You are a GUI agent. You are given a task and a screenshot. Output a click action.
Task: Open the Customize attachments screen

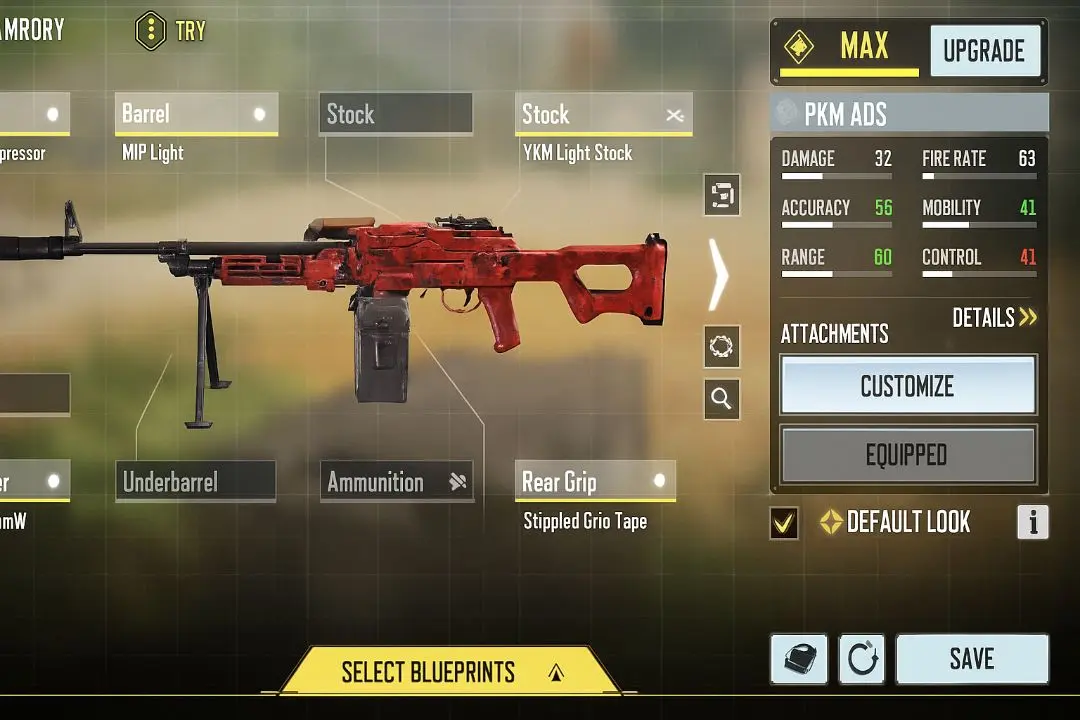(907, 386)
